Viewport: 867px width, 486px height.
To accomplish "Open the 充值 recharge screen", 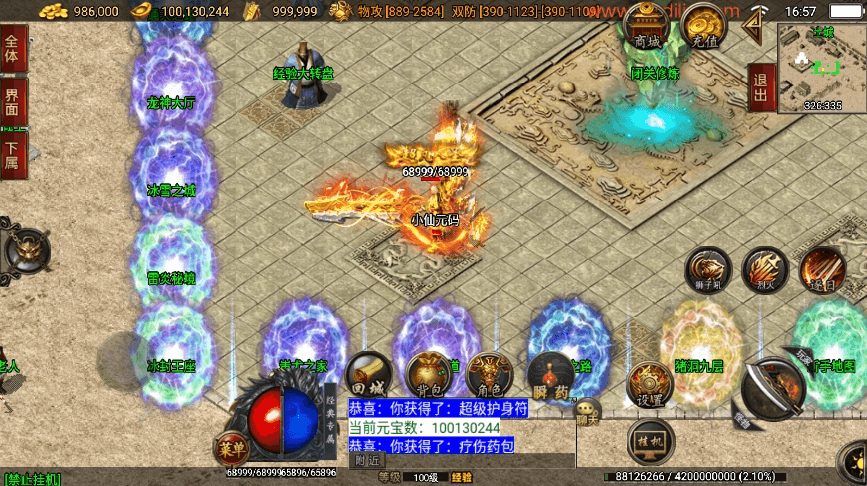I will coord(704,28).
